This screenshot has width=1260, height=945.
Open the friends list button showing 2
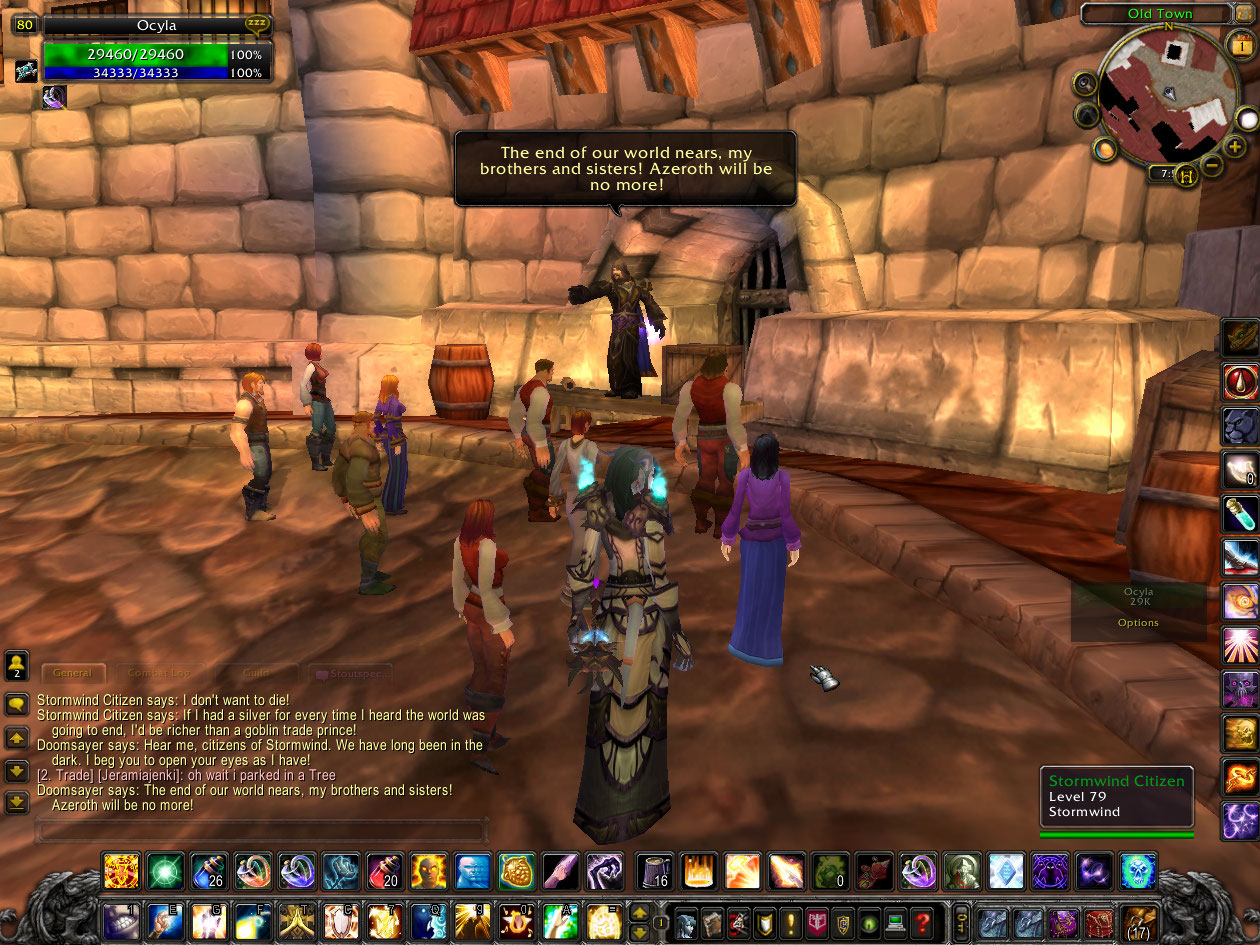[x=16, y=664]
